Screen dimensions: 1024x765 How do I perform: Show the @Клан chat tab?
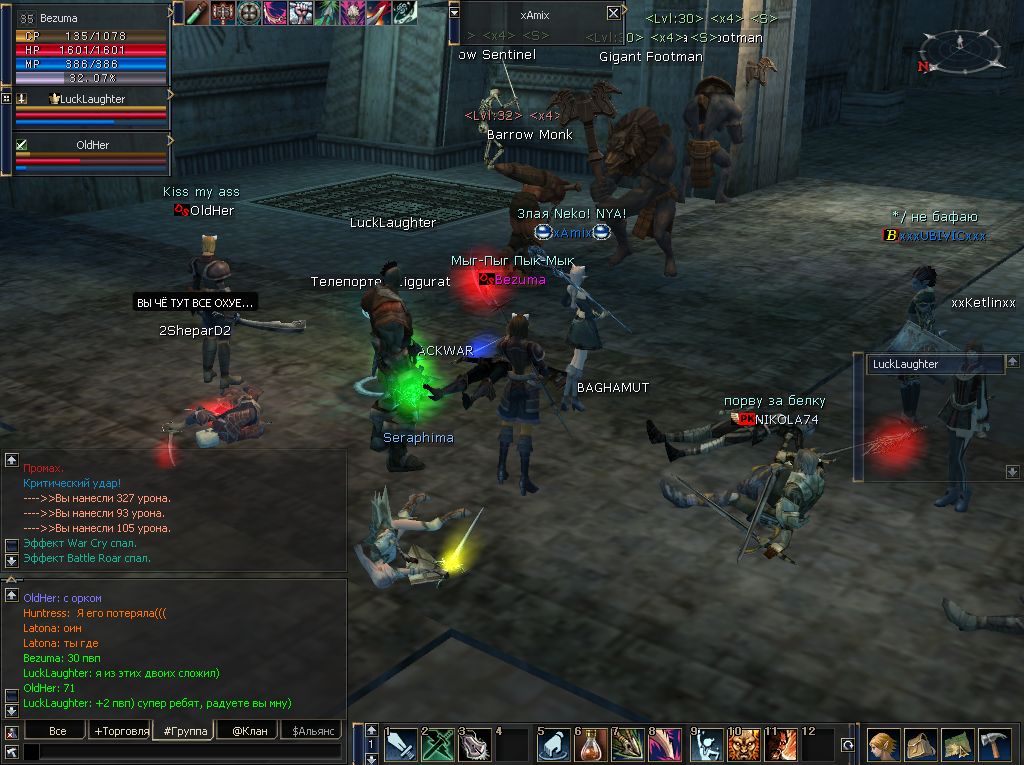coord(248,731)
